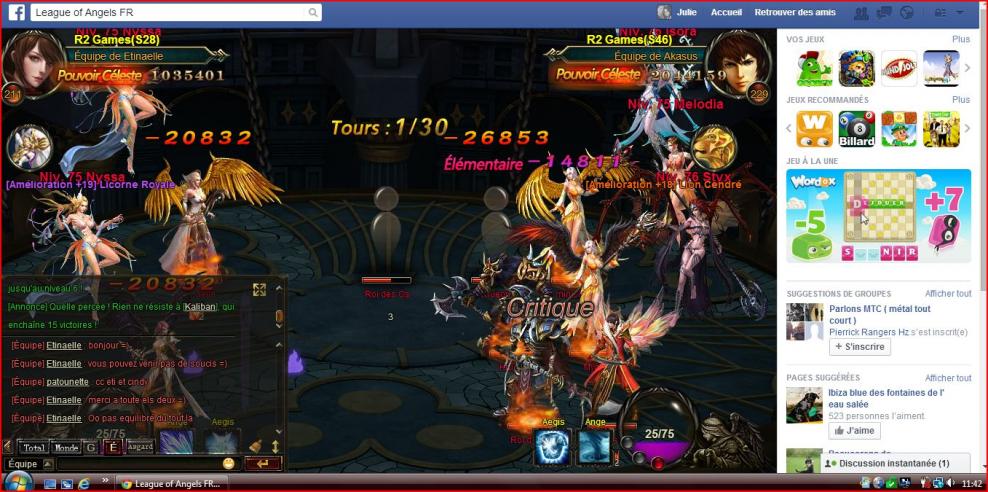Open the chat emoji picker
The image size is (988, 492).
tap(229, 464)
